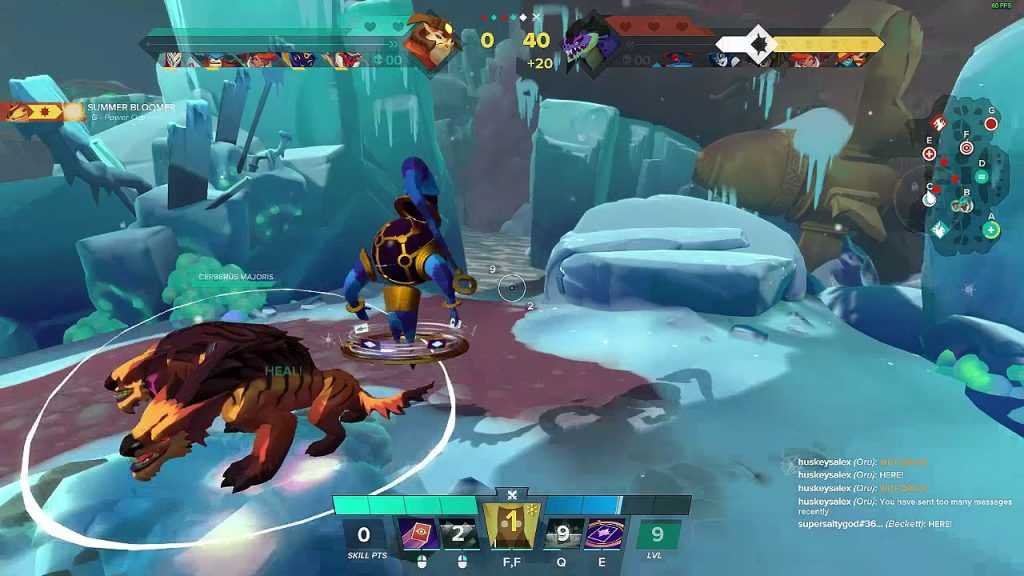Select minimap point C marker

tap(929, 199)
